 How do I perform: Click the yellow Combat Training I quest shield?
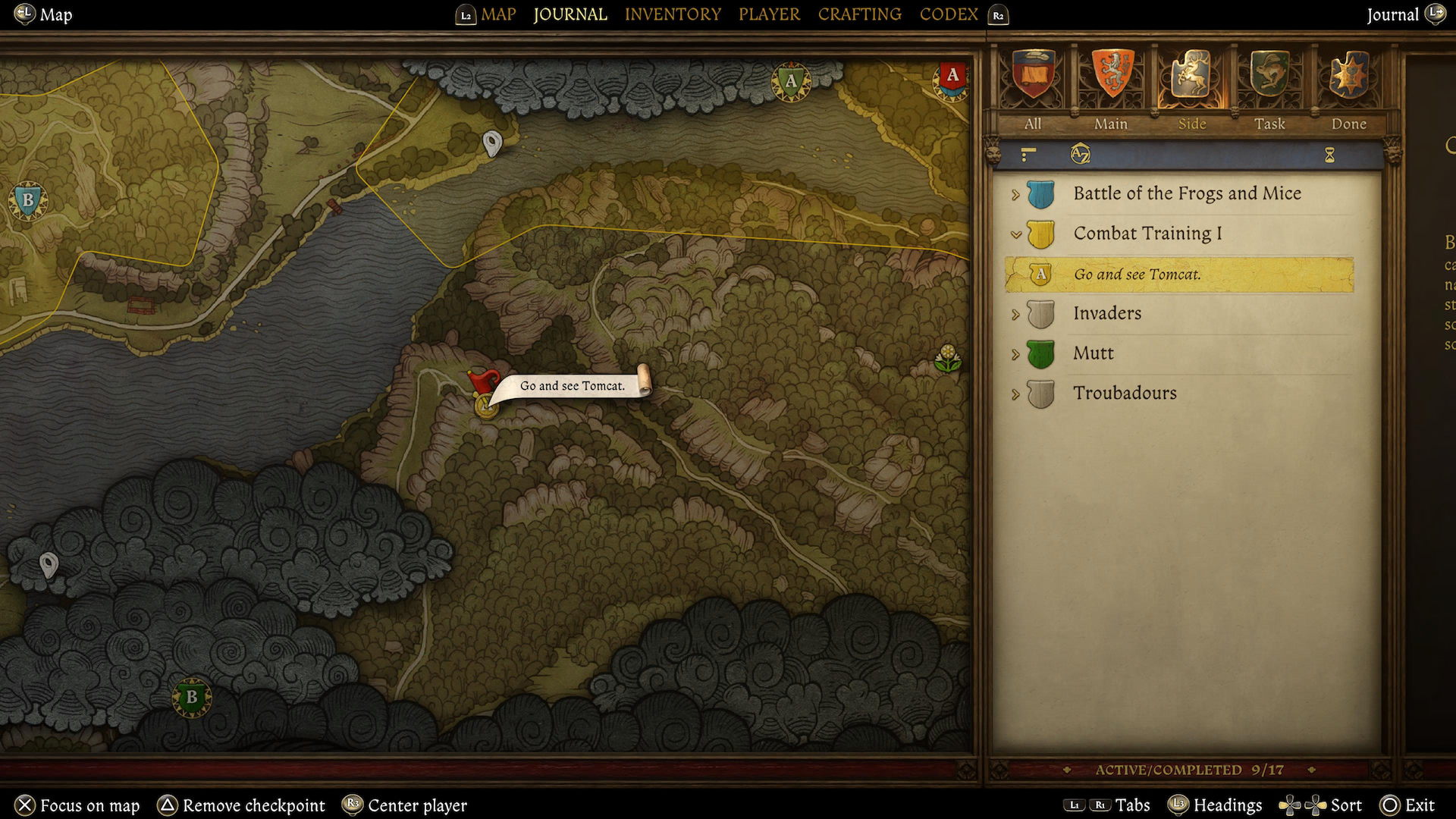point(1039,234)
